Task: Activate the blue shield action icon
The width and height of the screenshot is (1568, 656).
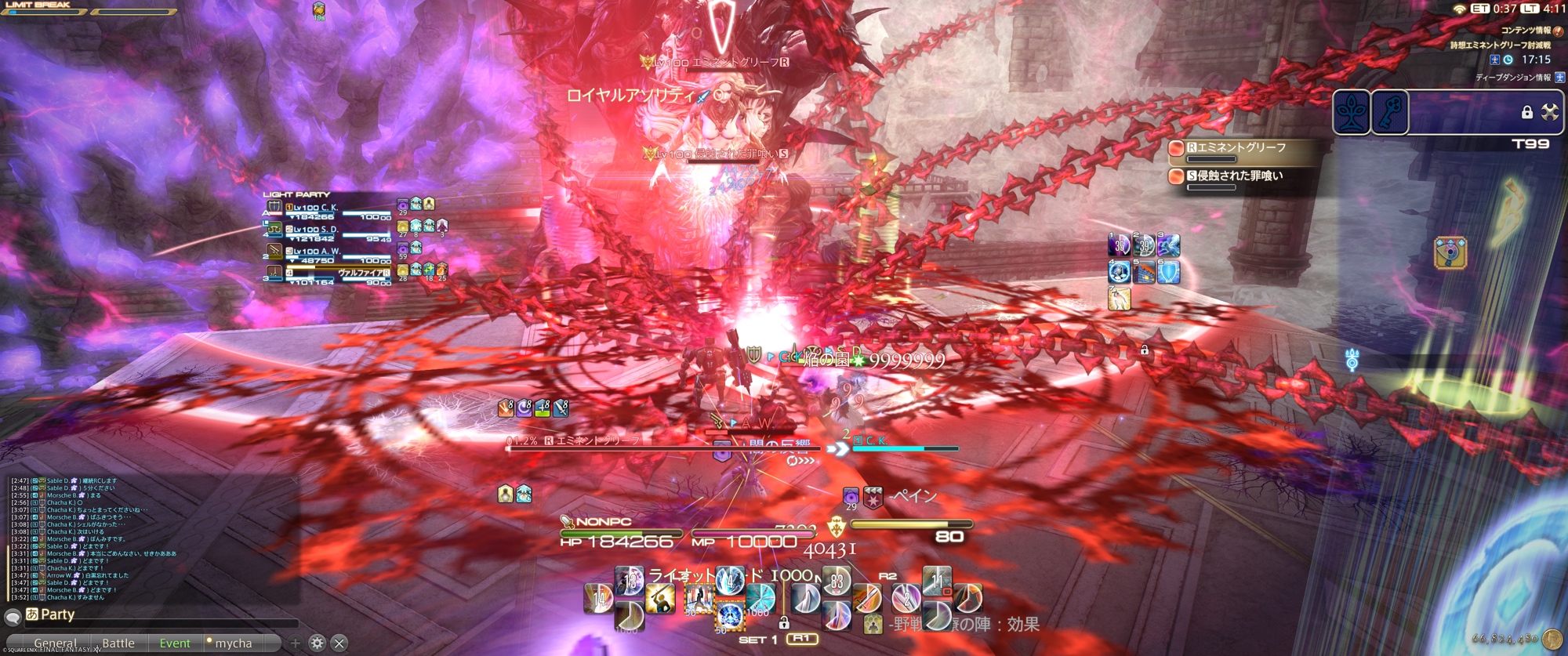Action: pos(1168,272)
